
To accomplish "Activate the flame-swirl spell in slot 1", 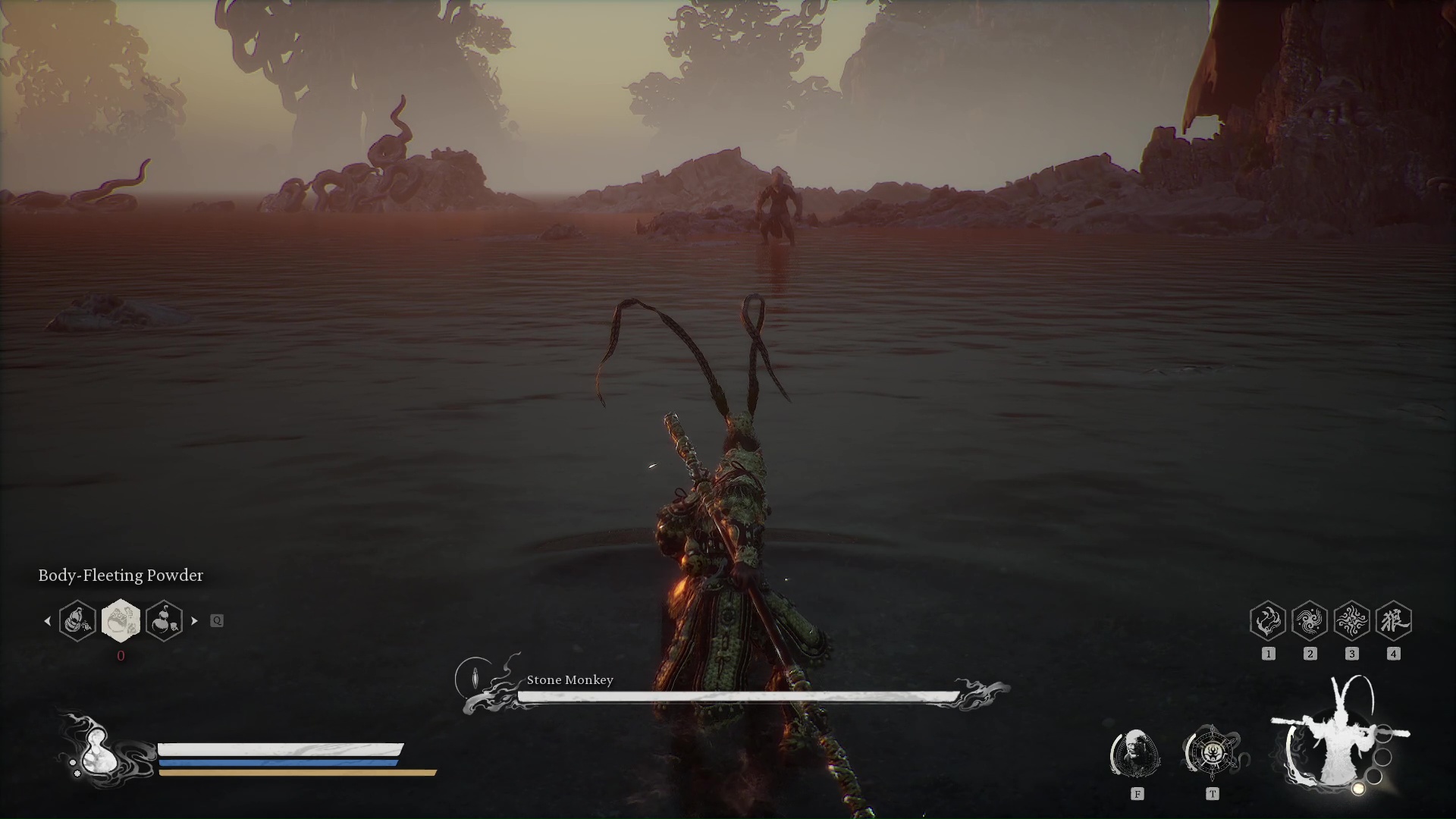I will (x=1268, y=622).
